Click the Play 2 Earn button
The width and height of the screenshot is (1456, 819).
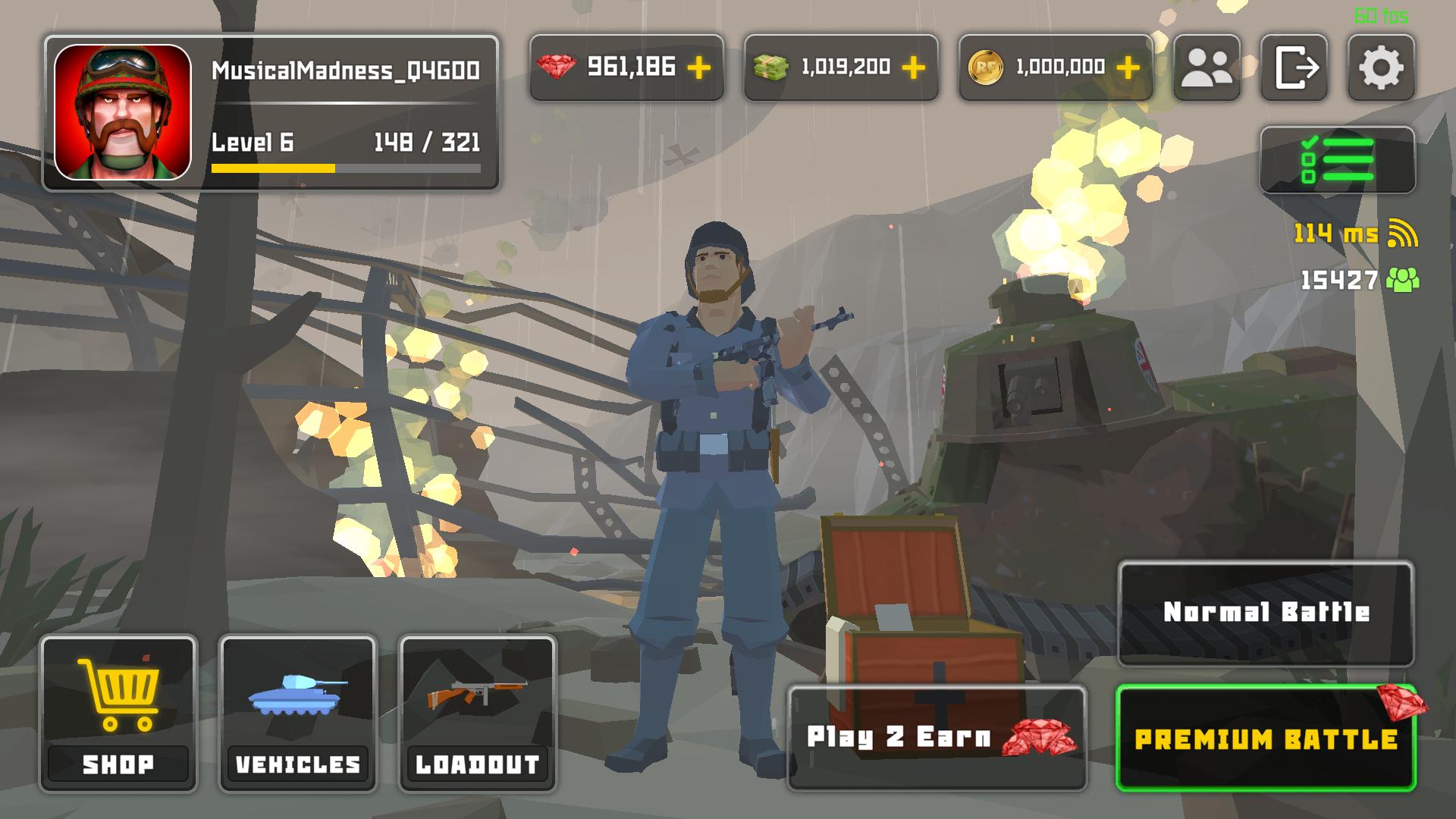[937, 738]
